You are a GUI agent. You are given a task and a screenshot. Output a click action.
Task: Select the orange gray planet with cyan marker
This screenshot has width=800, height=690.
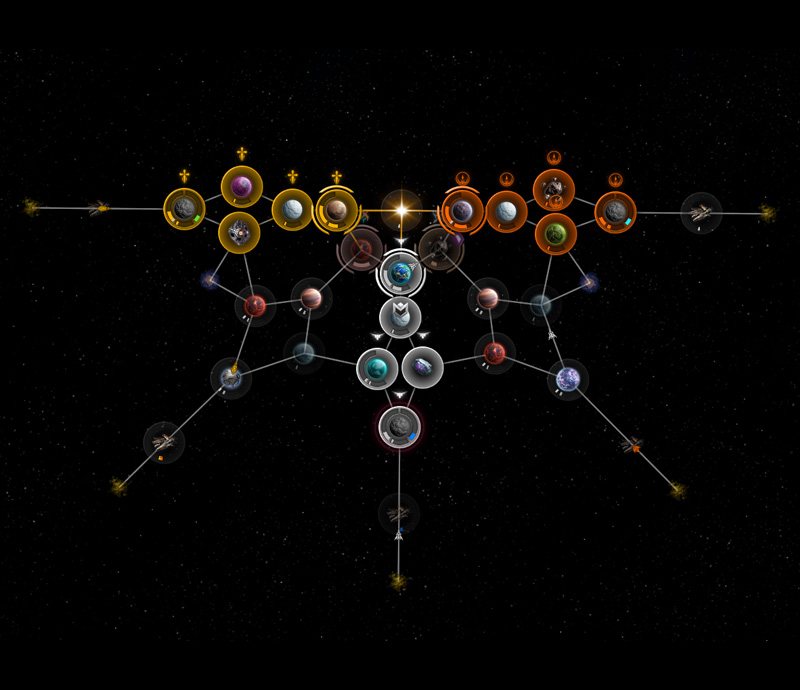click(x=615, y=212)
